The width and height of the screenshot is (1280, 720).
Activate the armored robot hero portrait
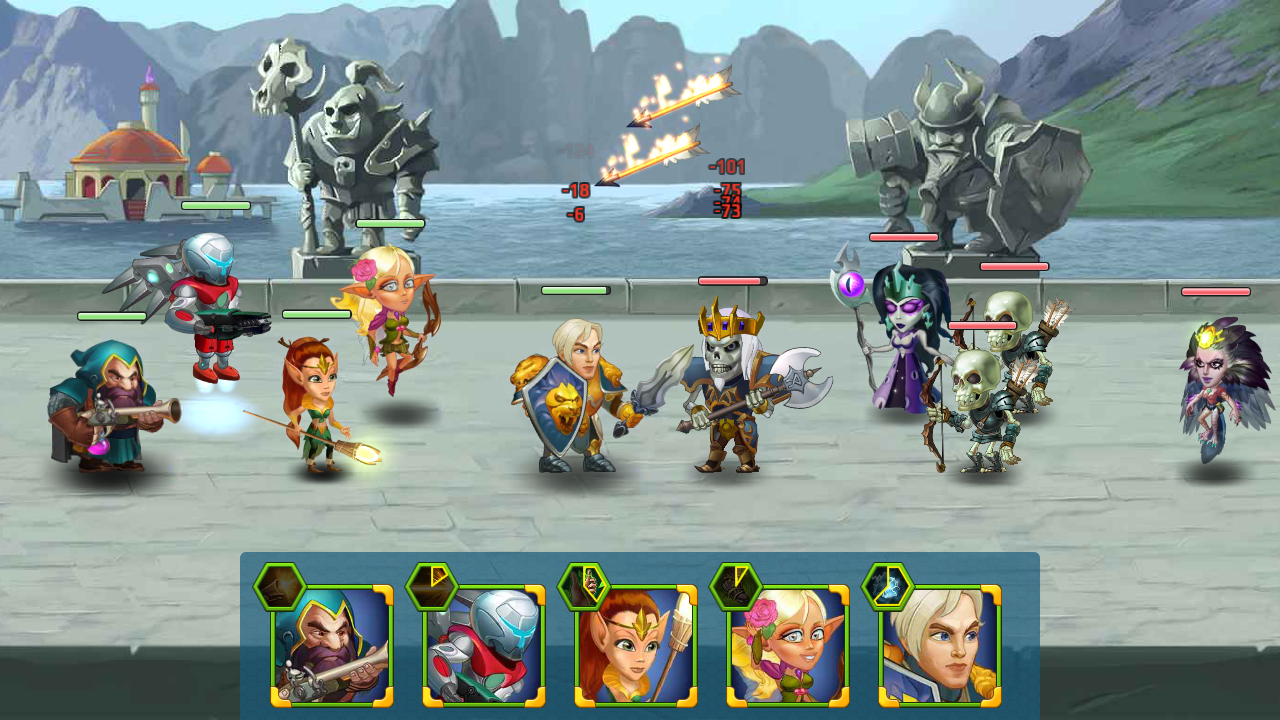(x=484, y=646)
